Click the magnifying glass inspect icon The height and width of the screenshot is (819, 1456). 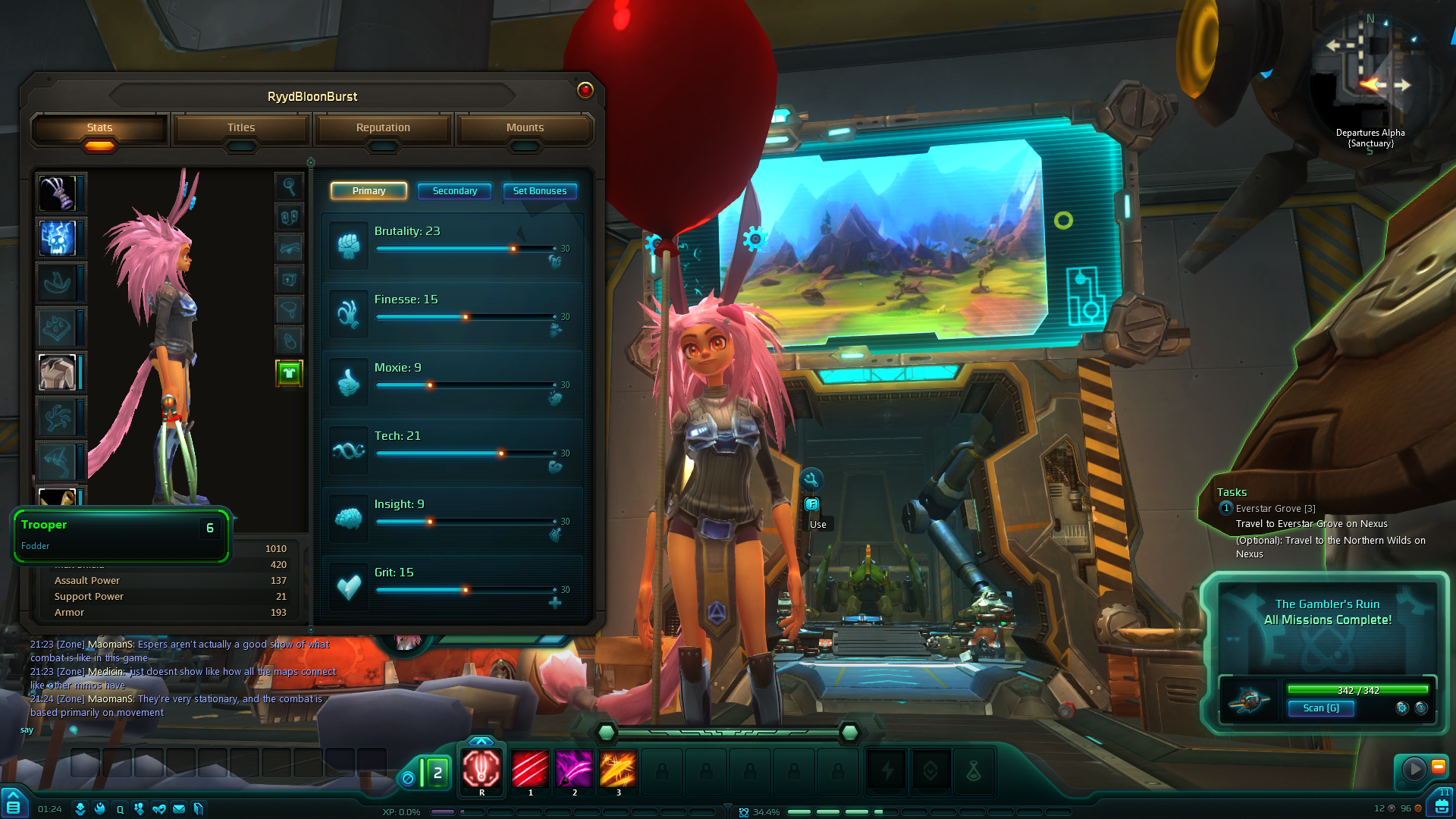(x=289, y=186)
